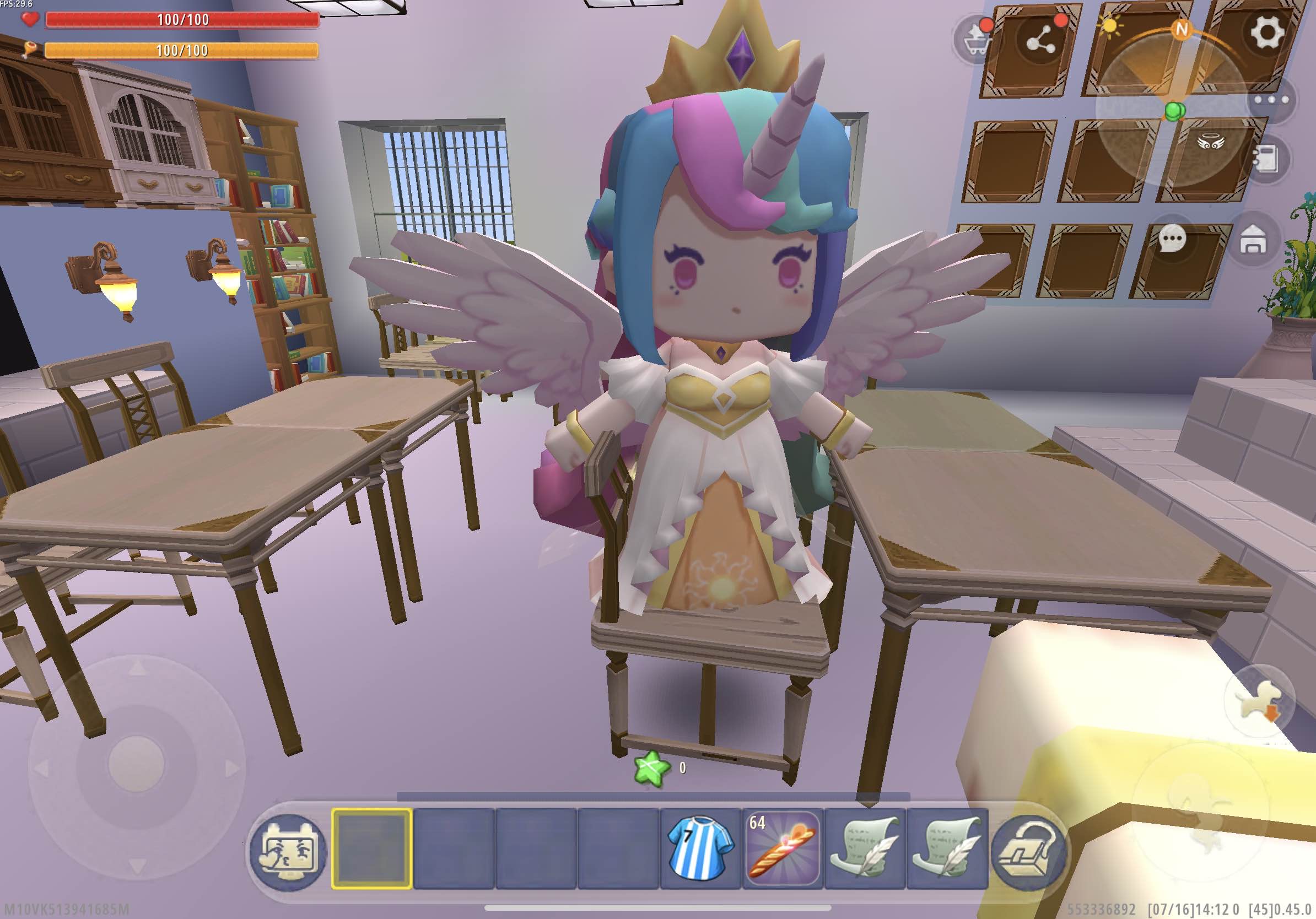Tap the green star counter icon
1316x919 pixels.
point(652,767)
